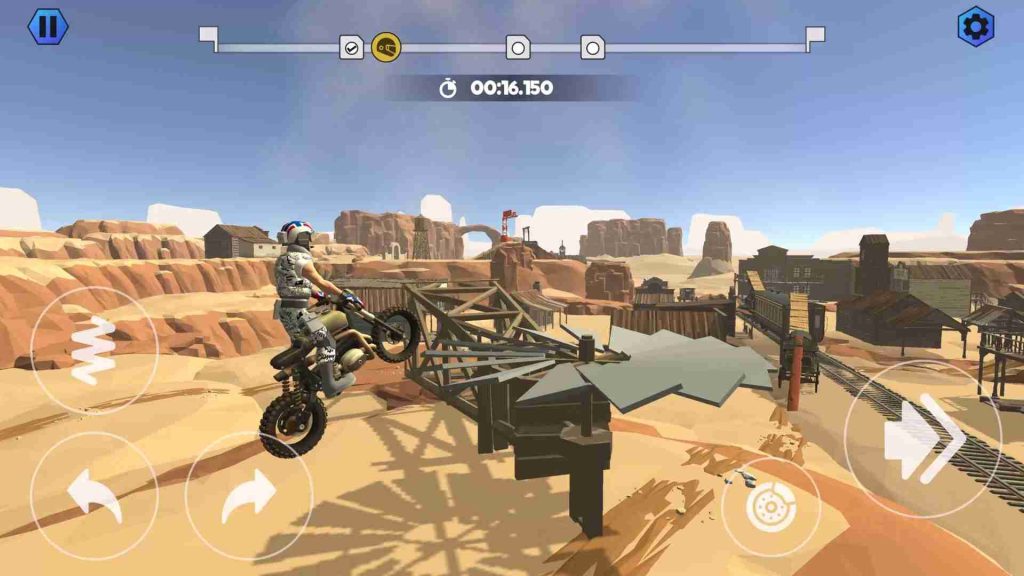Click the yellow helmet progress marker
The image size is (1024, 576).
click(x=386, y=47)
